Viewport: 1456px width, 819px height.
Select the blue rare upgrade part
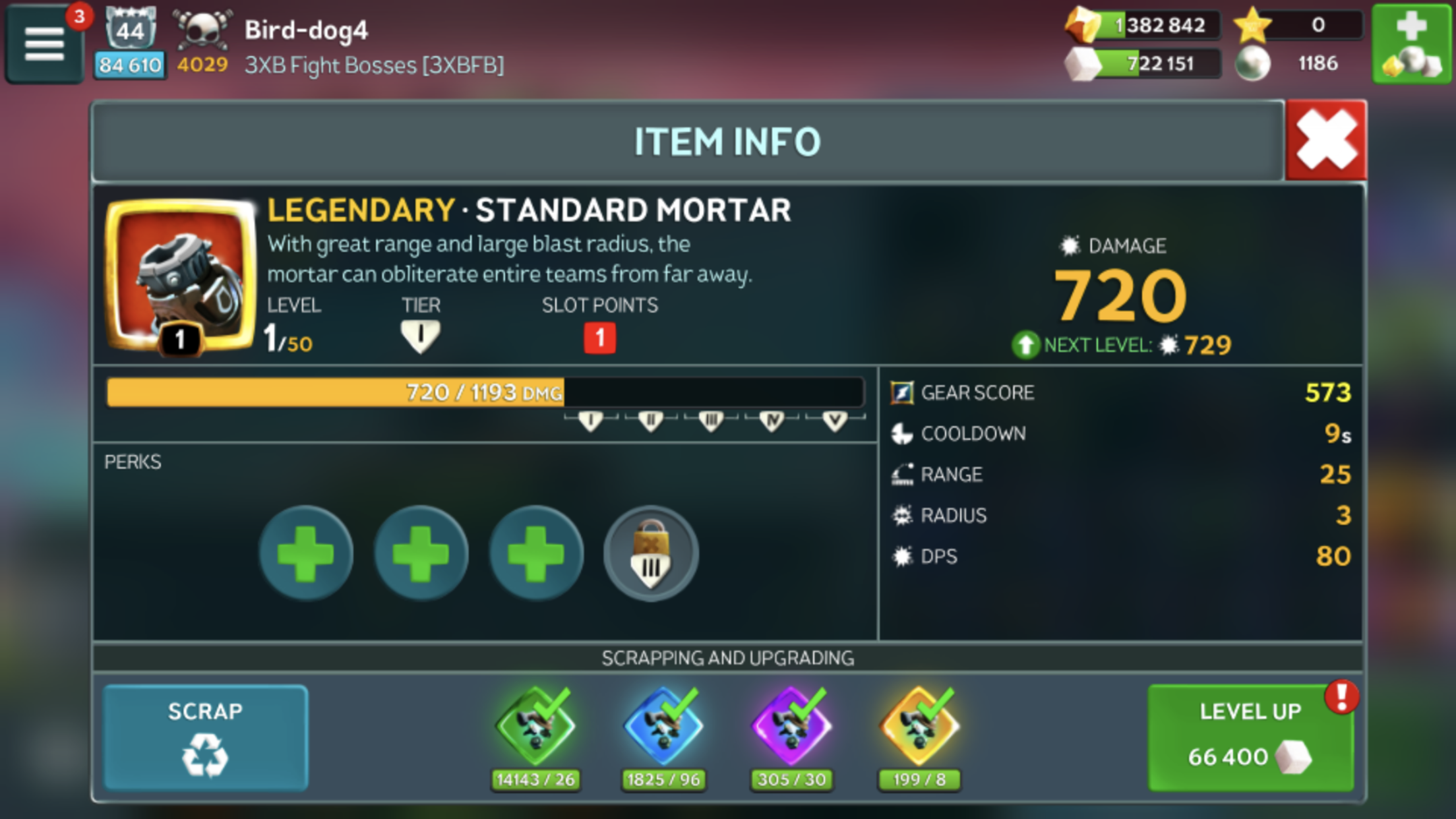(x=663, y=727)
